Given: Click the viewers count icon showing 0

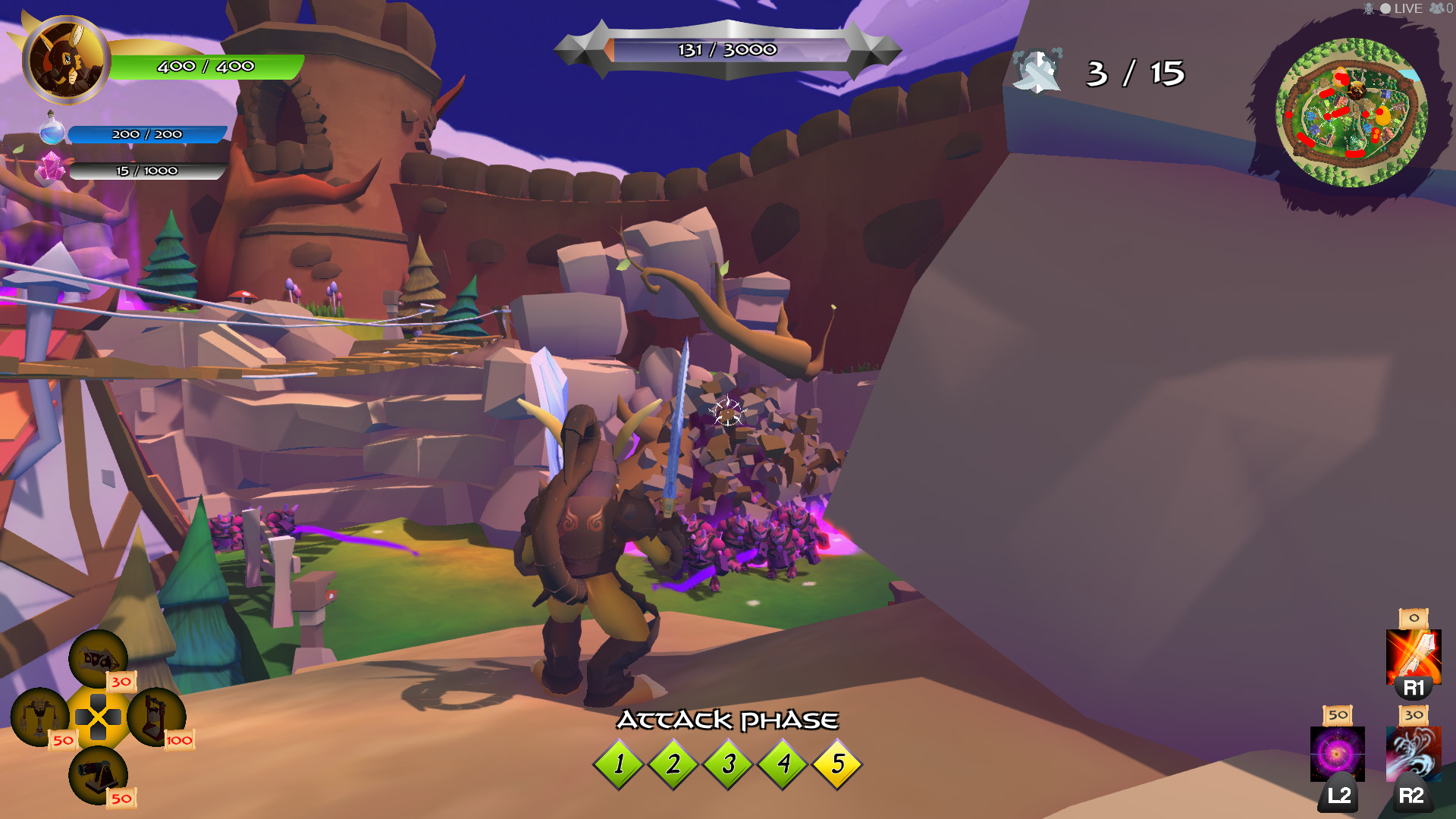Looking at the screenshot, I should (1437, 9).
